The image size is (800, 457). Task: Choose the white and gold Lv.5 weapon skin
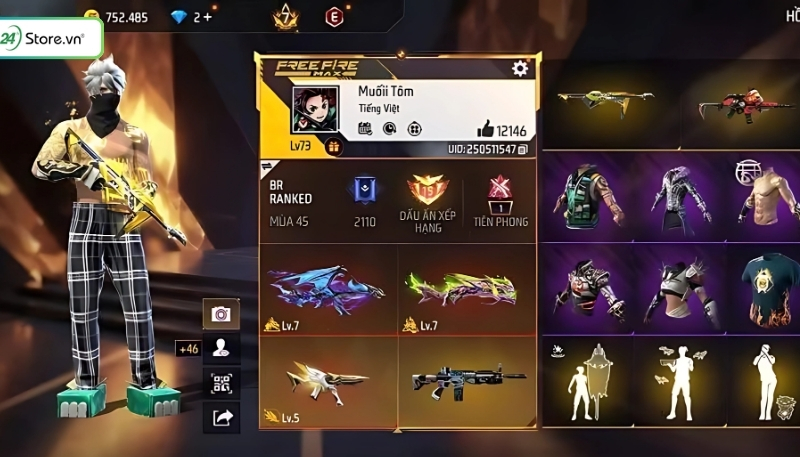[x=326, y=379]
